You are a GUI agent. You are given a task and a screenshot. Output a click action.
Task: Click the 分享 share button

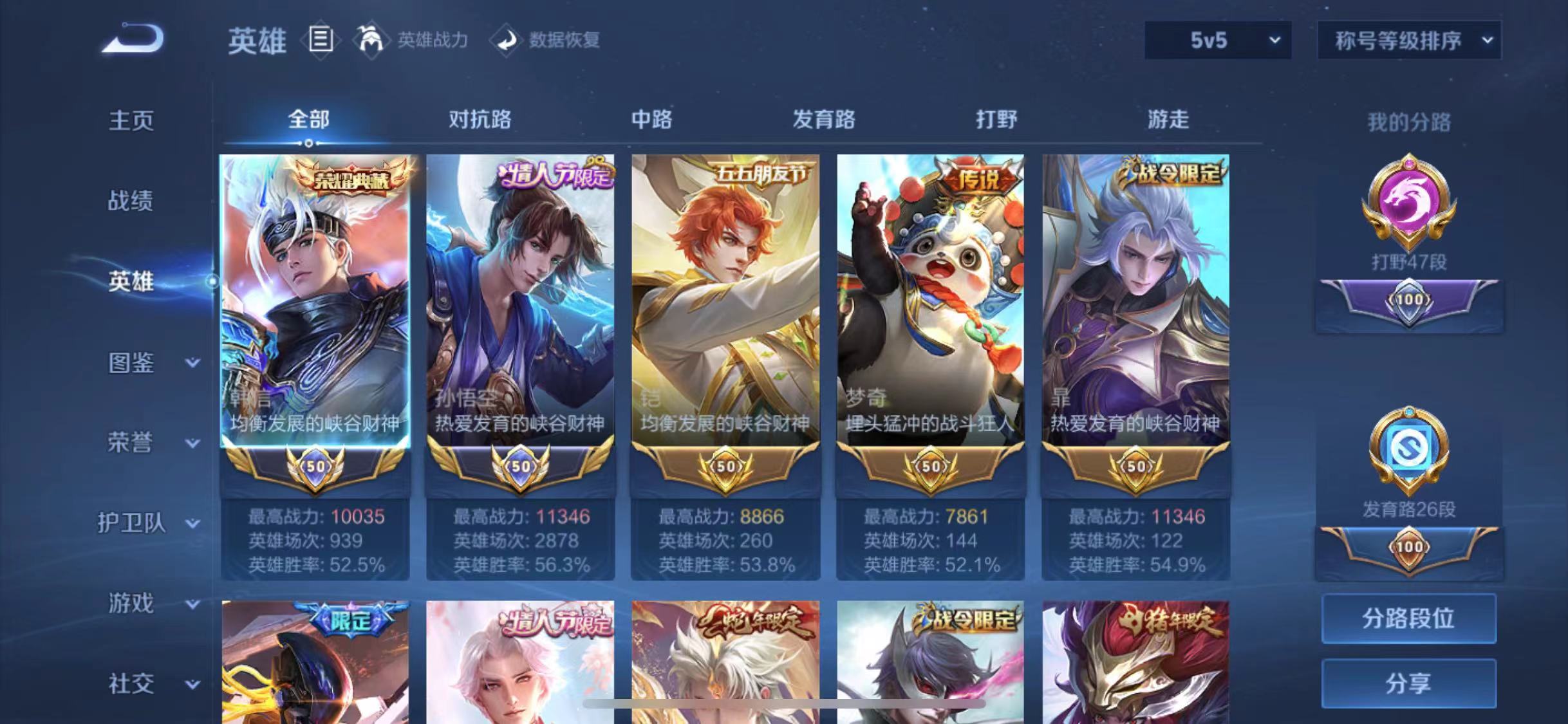(x=1408, y=683)
